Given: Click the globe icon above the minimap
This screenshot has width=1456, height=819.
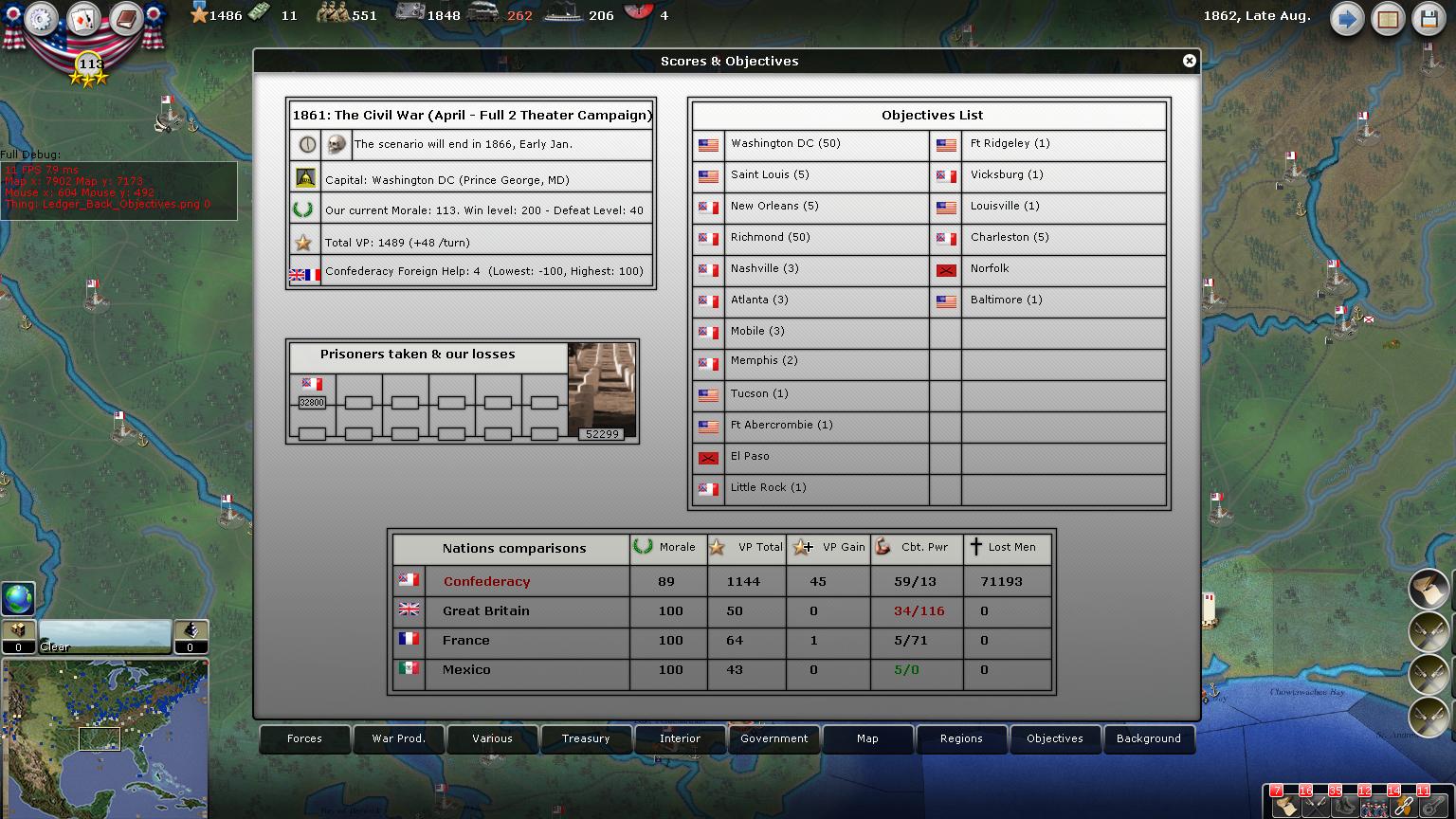Looking at the screenshot, I should point(18,599).
